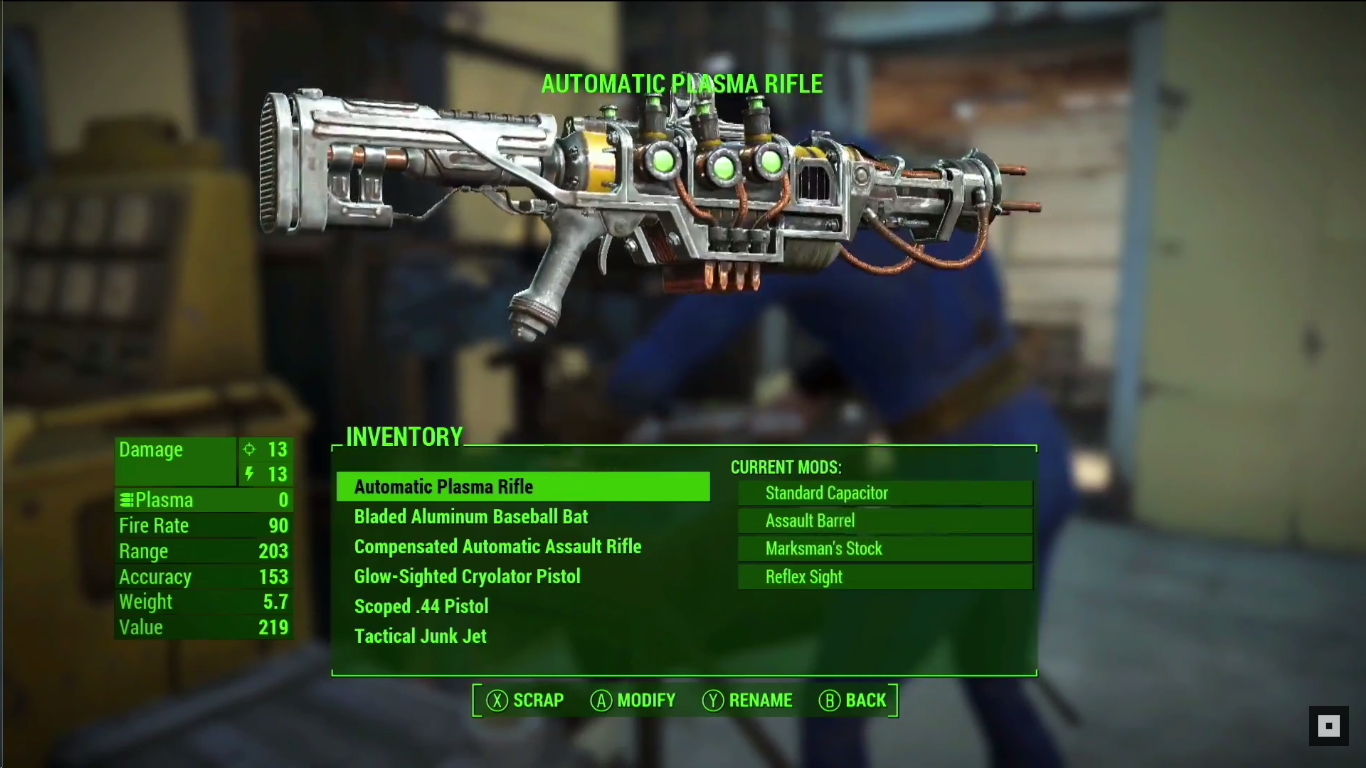Screen dimensions: 1366x768
Task: Pick the Glow-Sighted Cryolator Pistol entry
Action: tap(467, 577)
